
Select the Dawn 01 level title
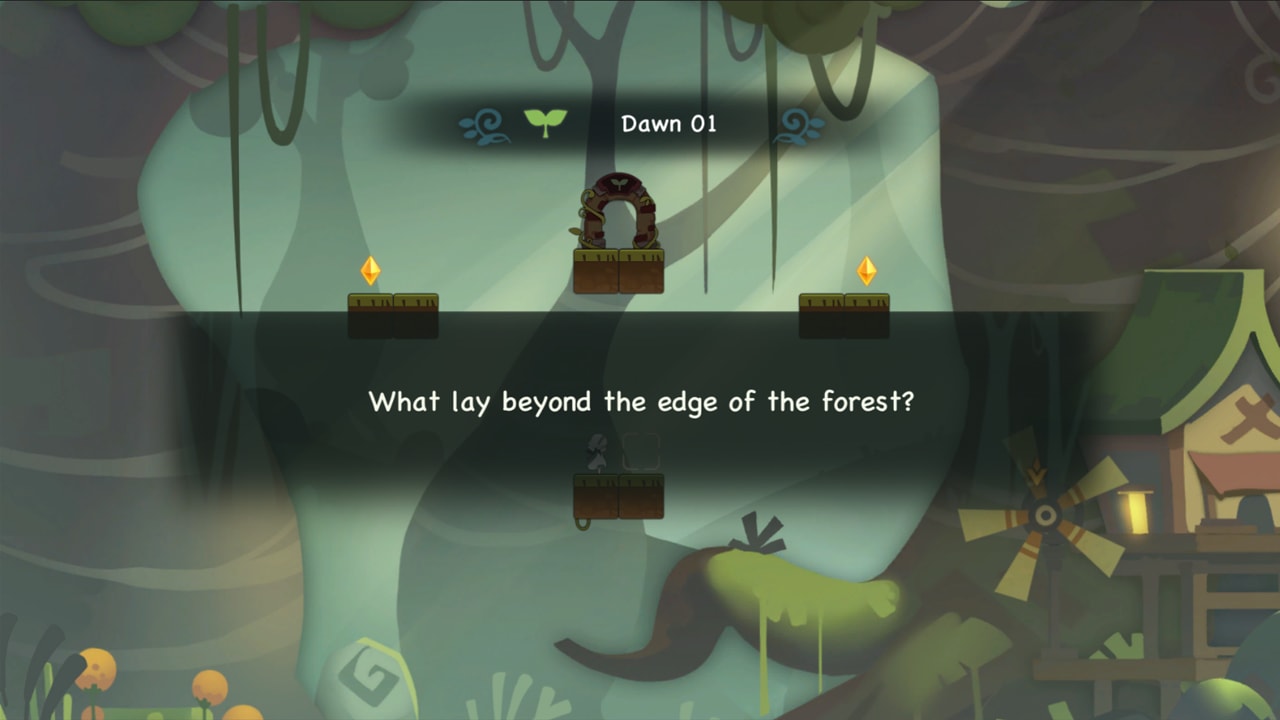668,124
